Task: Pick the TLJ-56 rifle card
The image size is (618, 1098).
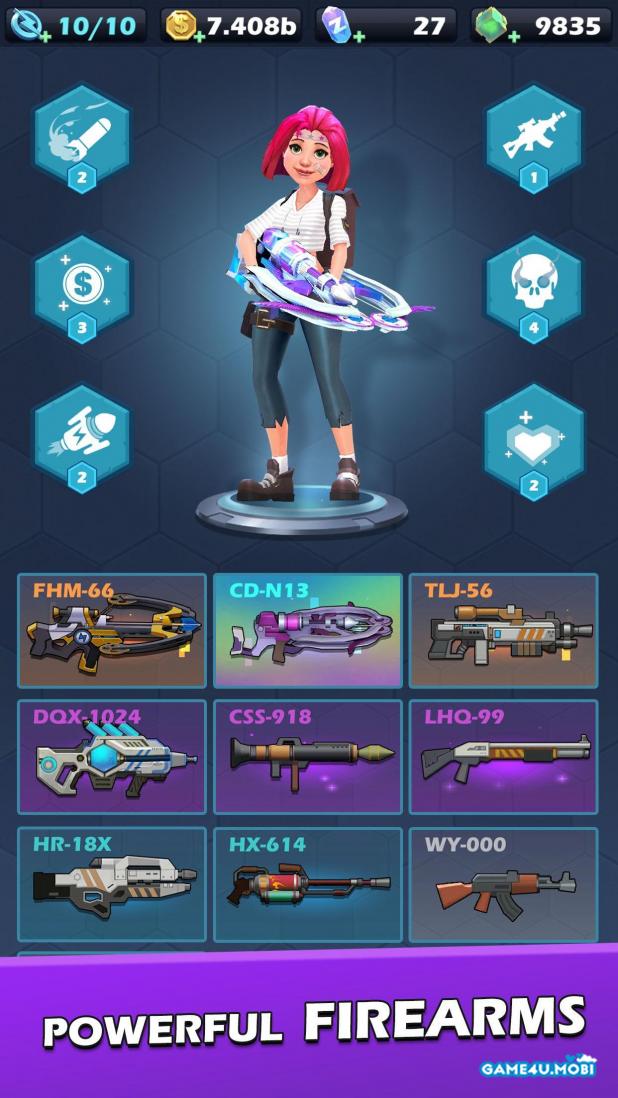Action: [503, 630]
